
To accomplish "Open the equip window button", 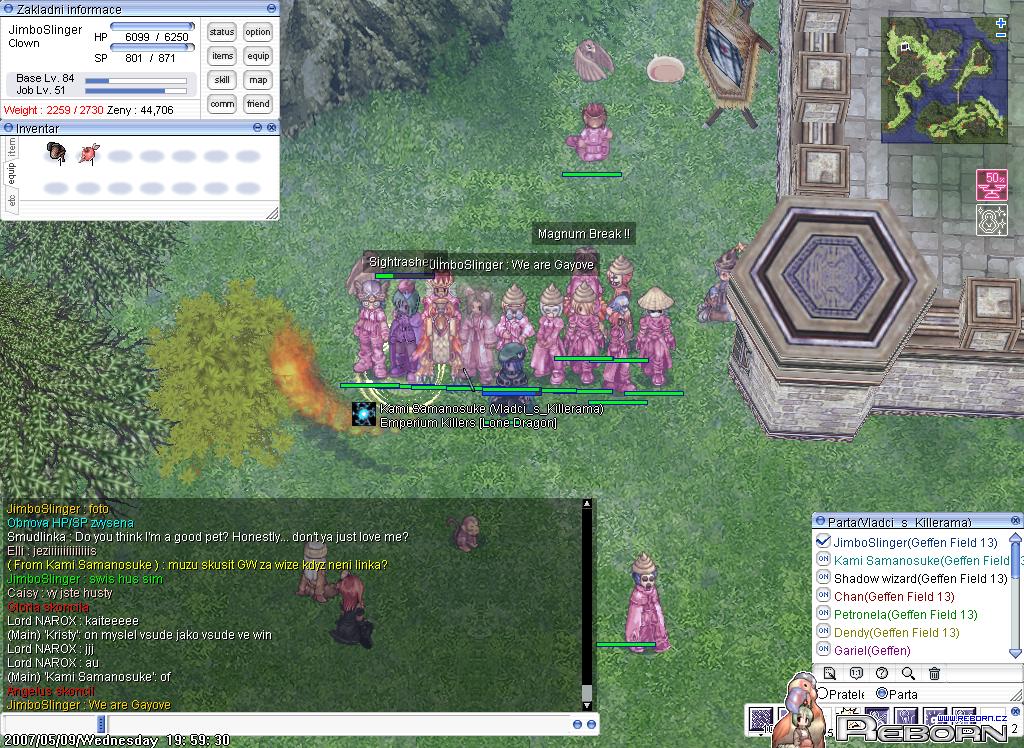I will pyautogui.click(x=258, y=56).
